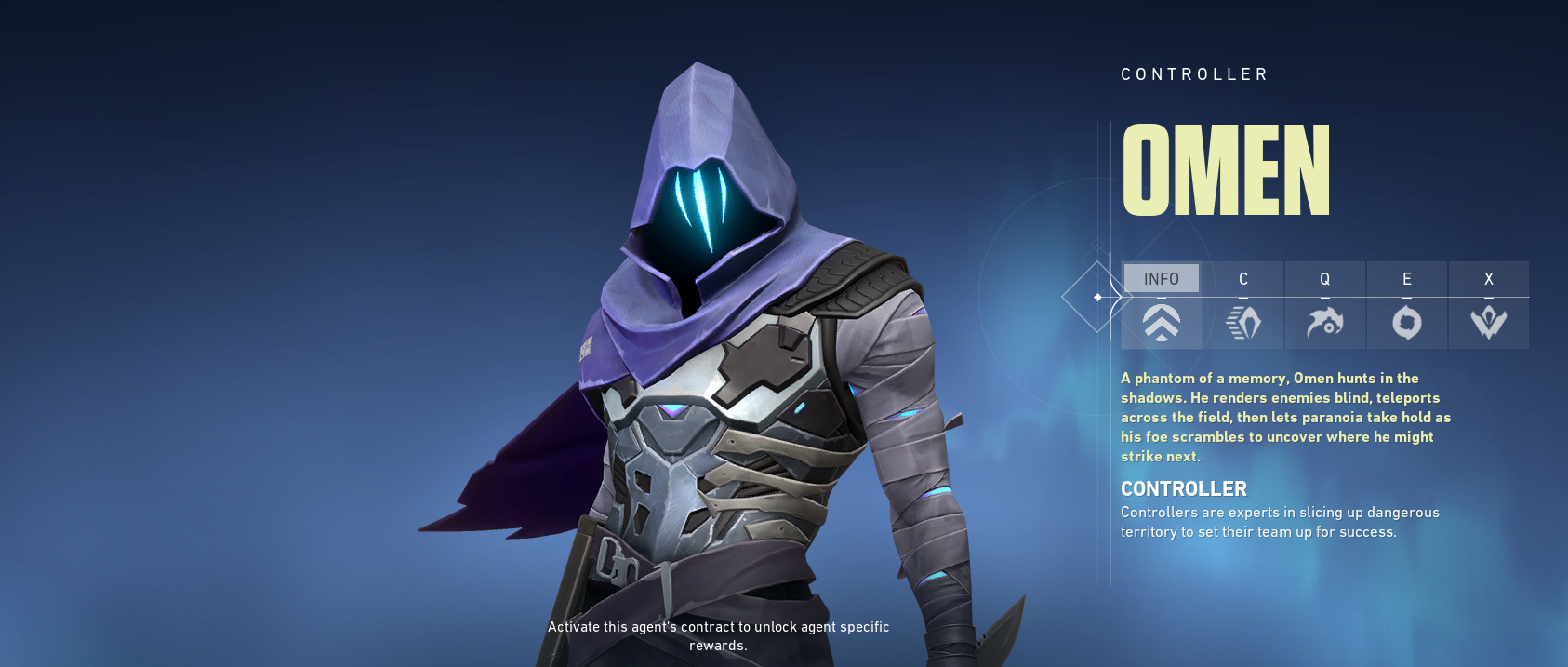The image size is (1568, 667).
Task: Select the INFO tab for Omen
Action: coord(1161,305)
